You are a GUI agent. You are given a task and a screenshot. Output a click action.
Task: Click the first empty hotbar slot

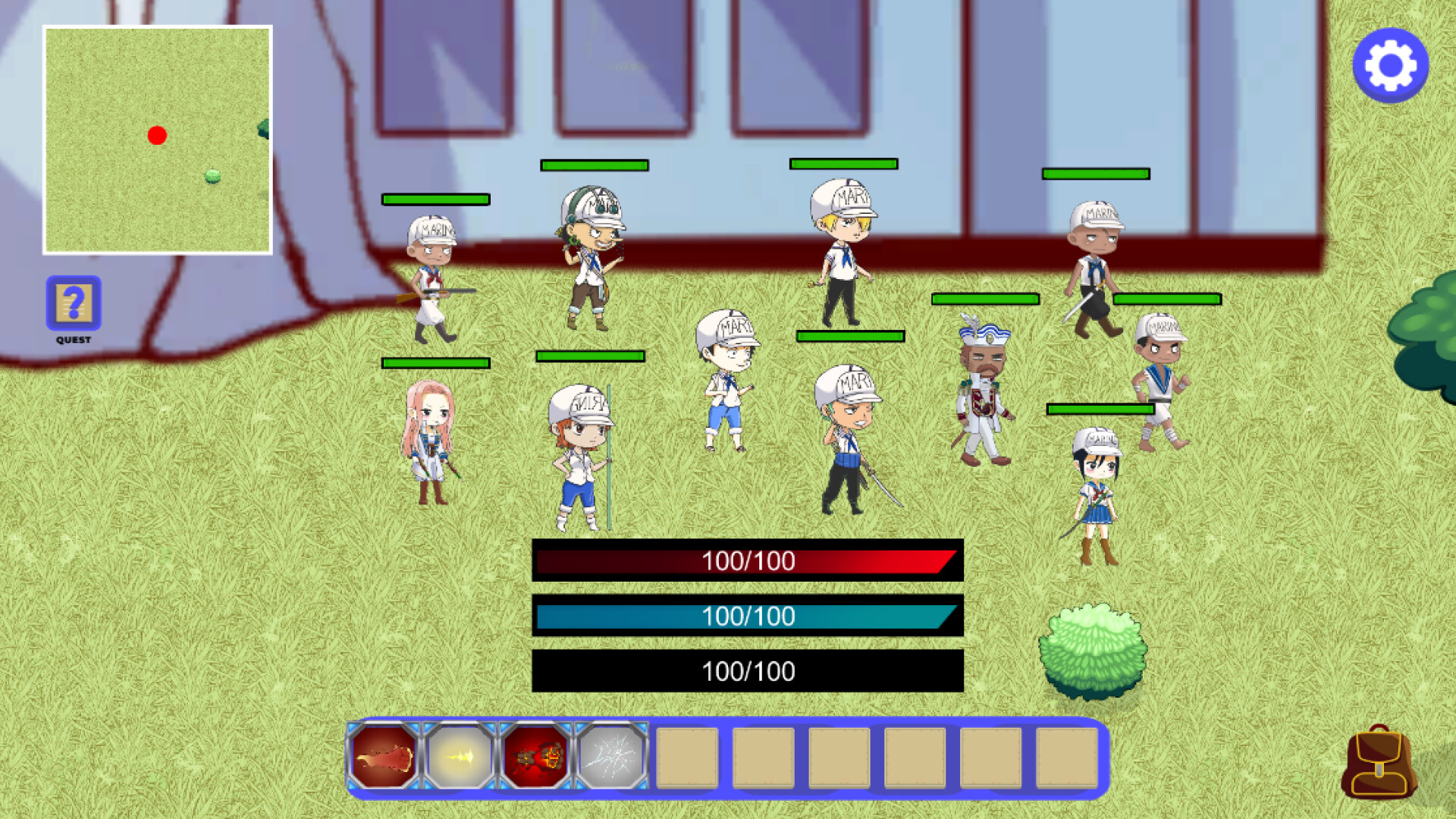[686, 758]
